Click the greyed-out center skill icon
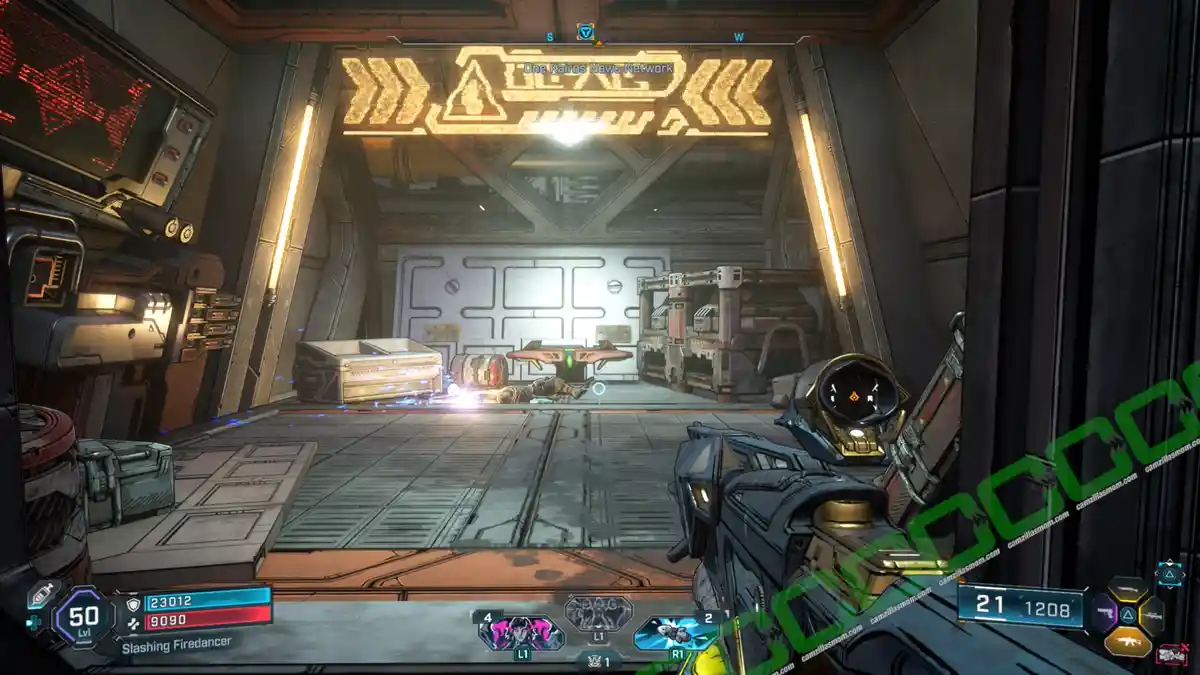The image size is (1200, 675). pyautogui.click(x=598, y=612)
